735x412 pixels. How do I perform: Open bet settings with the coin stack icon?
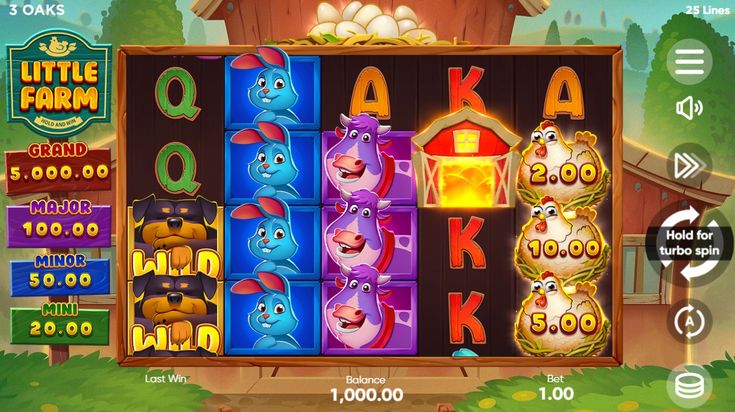(689, 385)
